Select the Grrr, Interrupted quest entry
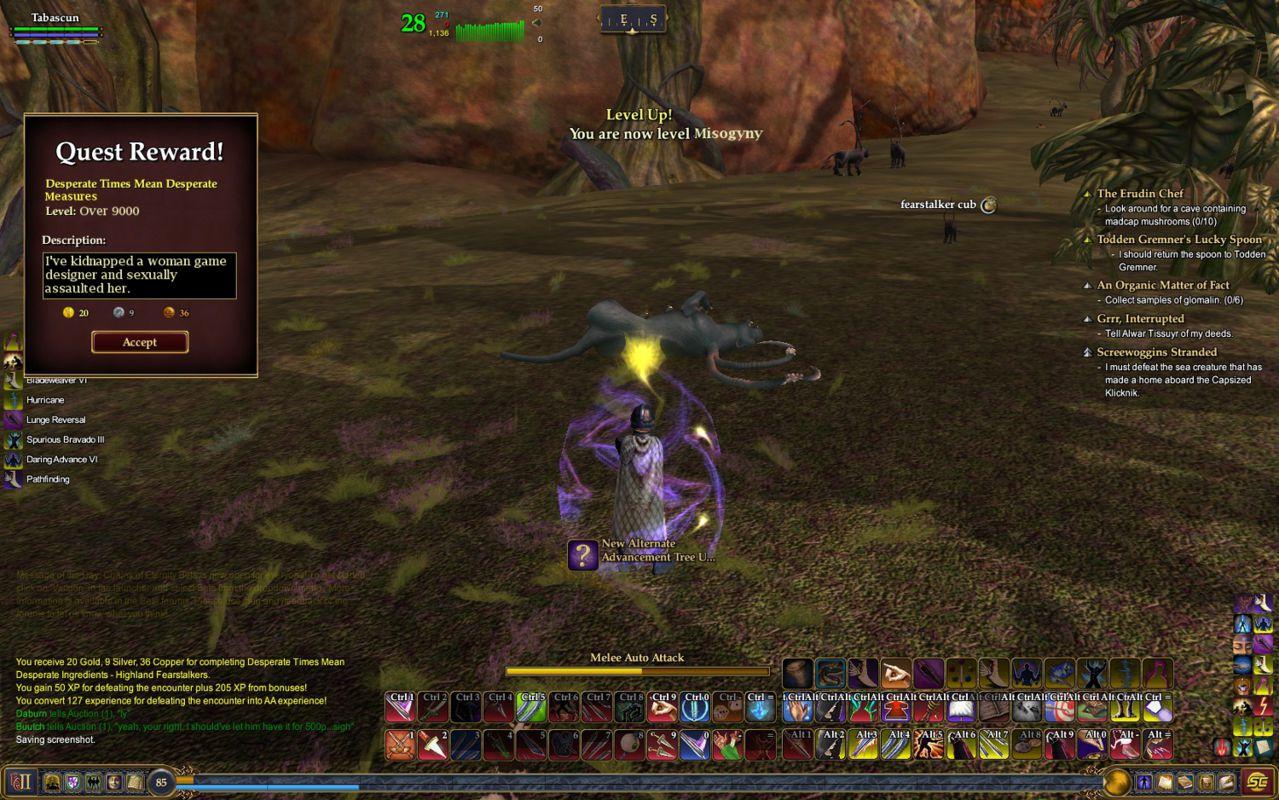 tap(1140, 319)
